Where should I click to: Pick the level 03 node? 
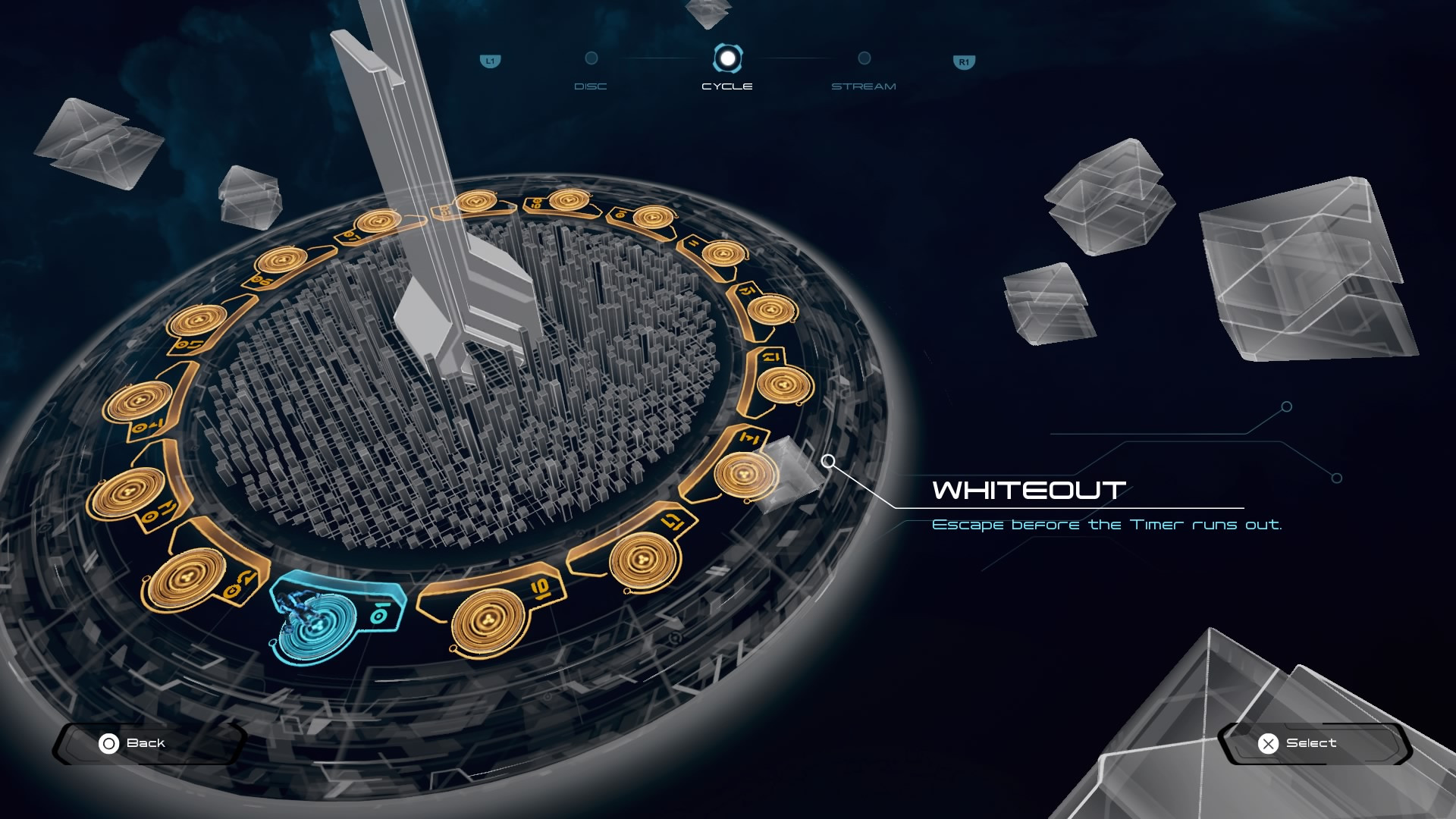[127, 494]
